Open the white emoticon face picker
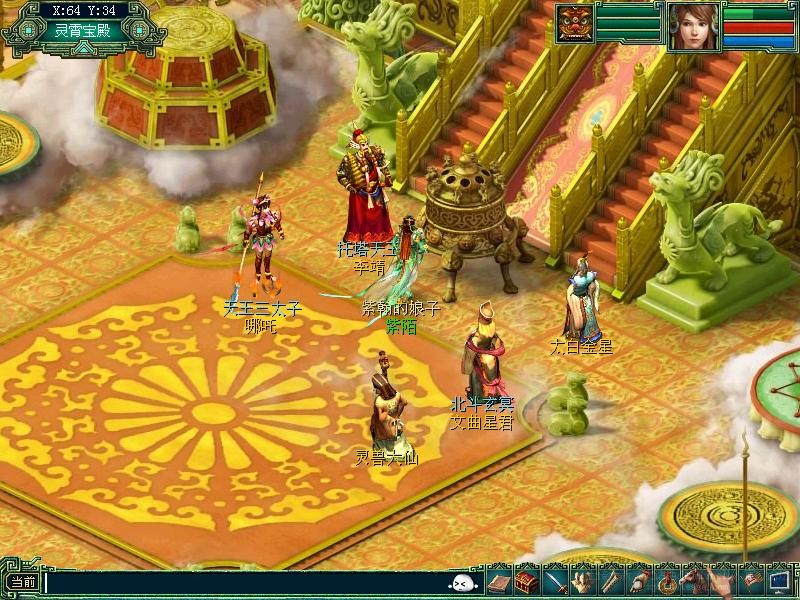 pyautogui.click(x=461, y=583)
